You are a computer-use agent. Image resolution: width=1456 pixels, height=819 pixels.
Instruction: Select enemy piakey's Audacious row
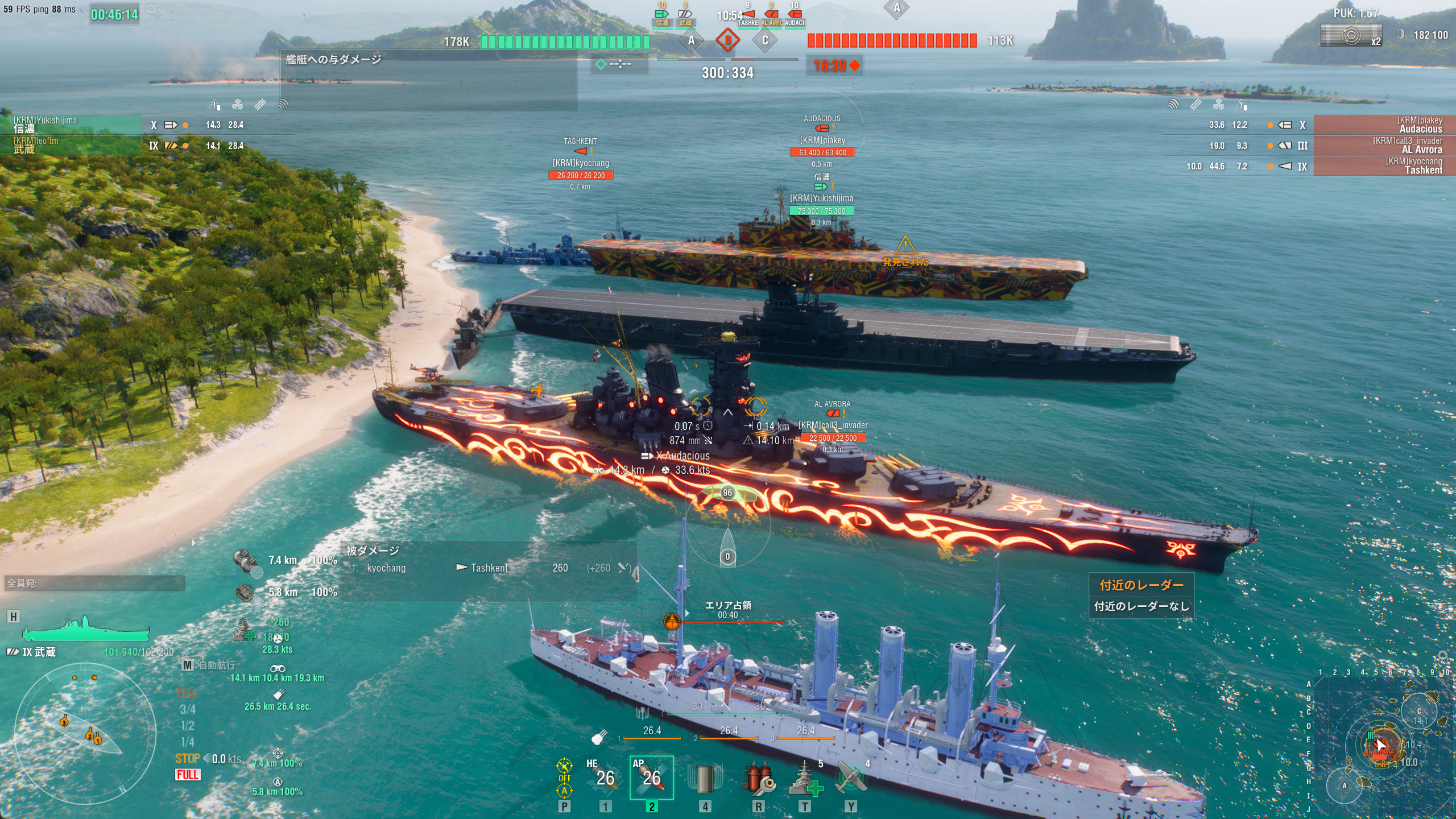coord(1383,125)
